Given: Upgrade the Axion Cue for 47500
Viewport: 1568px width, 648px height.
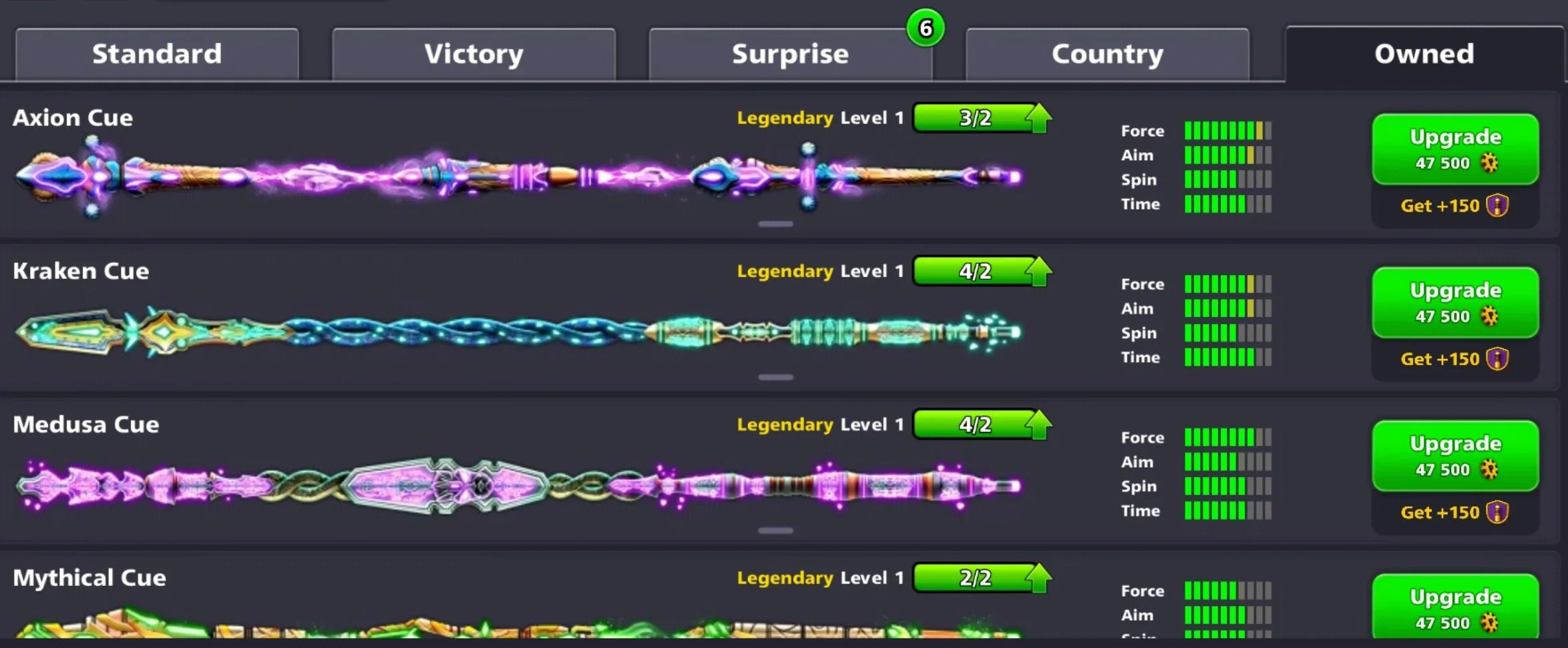Looking at the screenshot, I should [x=1455, y=148].
